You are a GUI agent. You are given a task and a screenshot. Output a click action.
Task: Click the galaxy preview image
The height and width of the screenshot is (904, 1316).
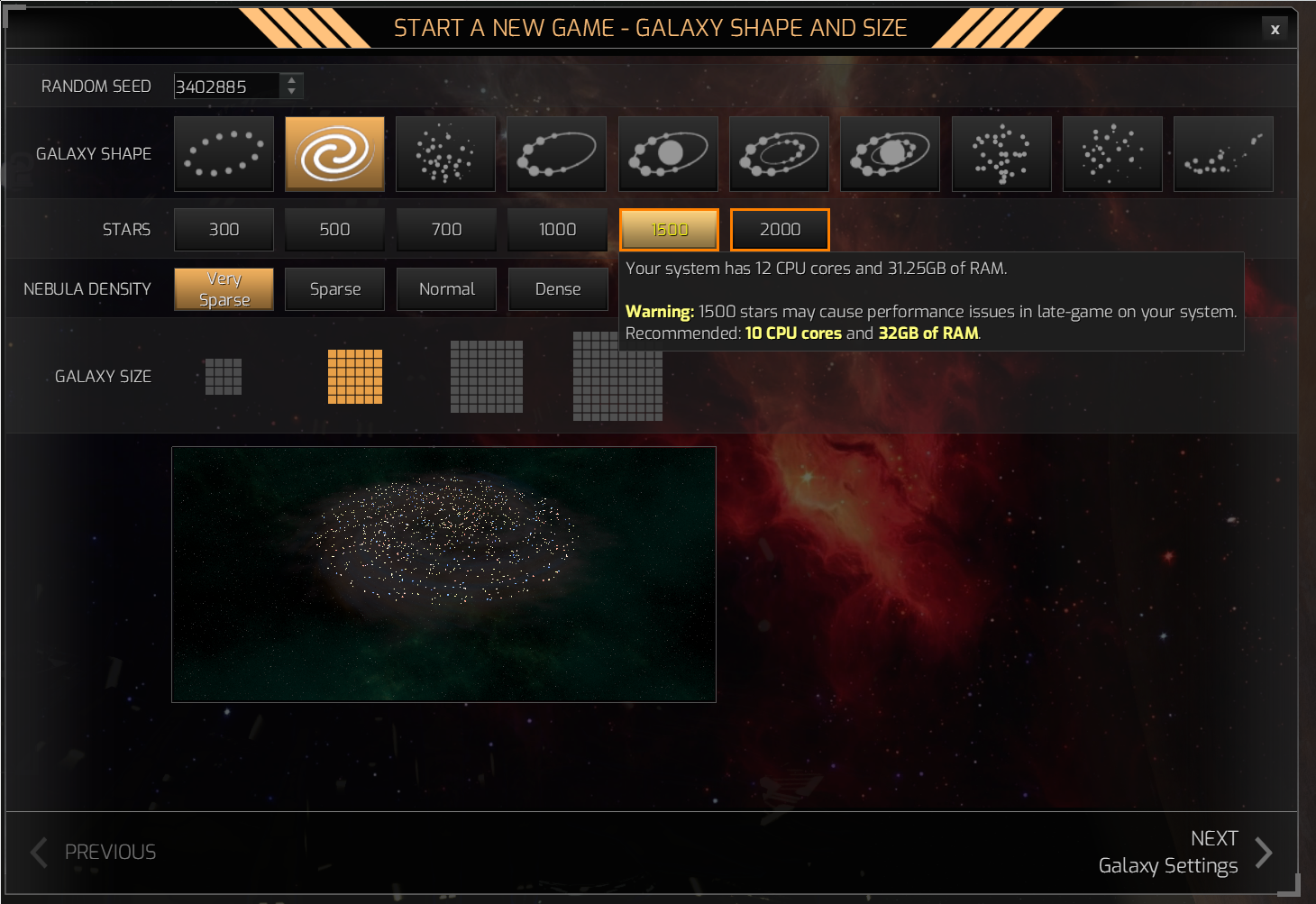[443, 574]
